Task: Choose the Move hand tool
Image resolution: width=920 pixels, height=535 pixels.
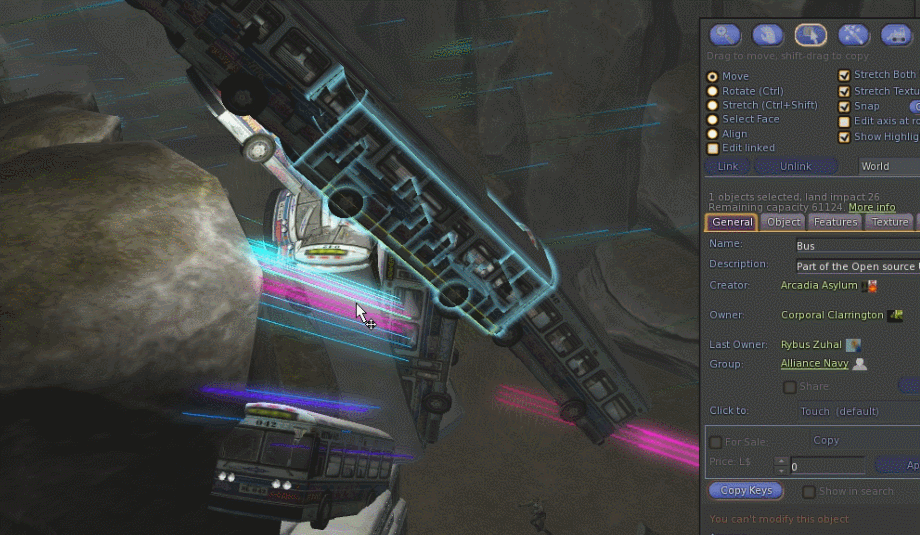Action: click(767, 35)
